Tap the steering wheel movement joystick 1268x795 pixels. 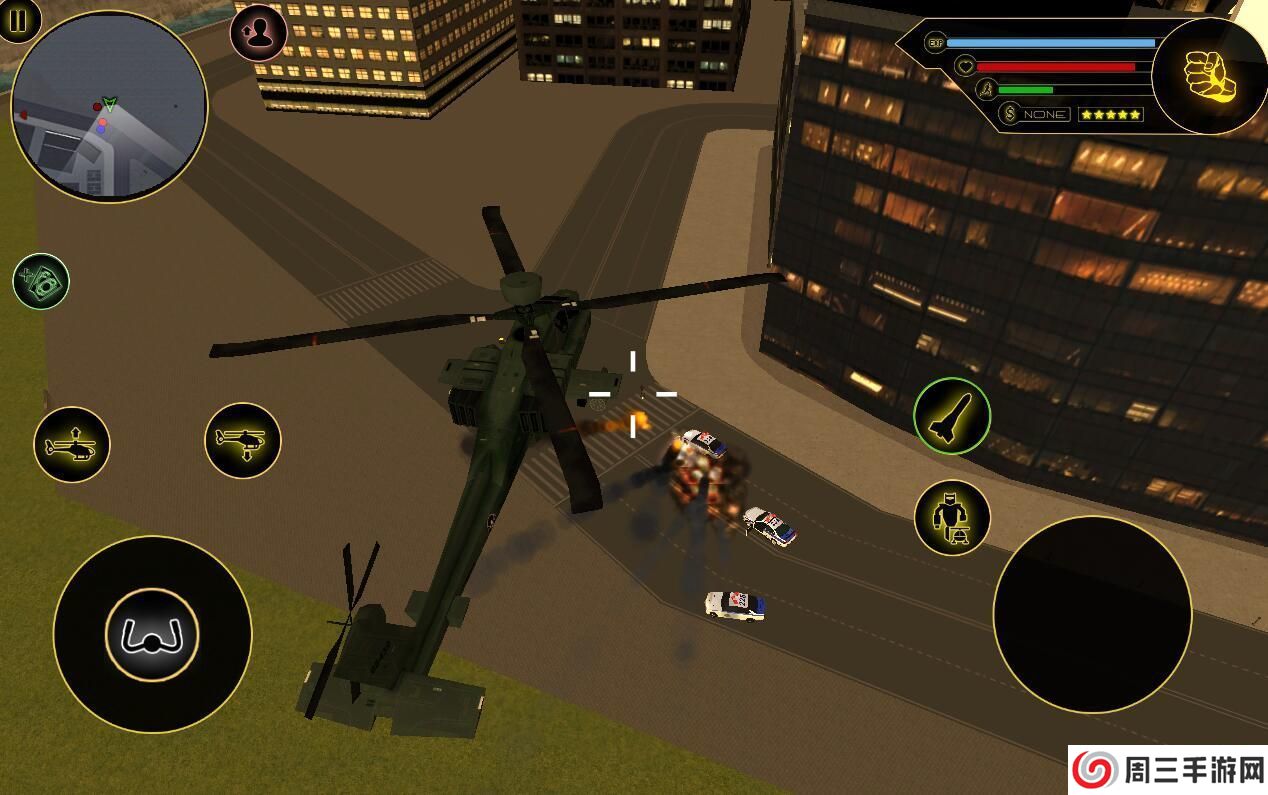pyautogui.click(x=152, y=634)
